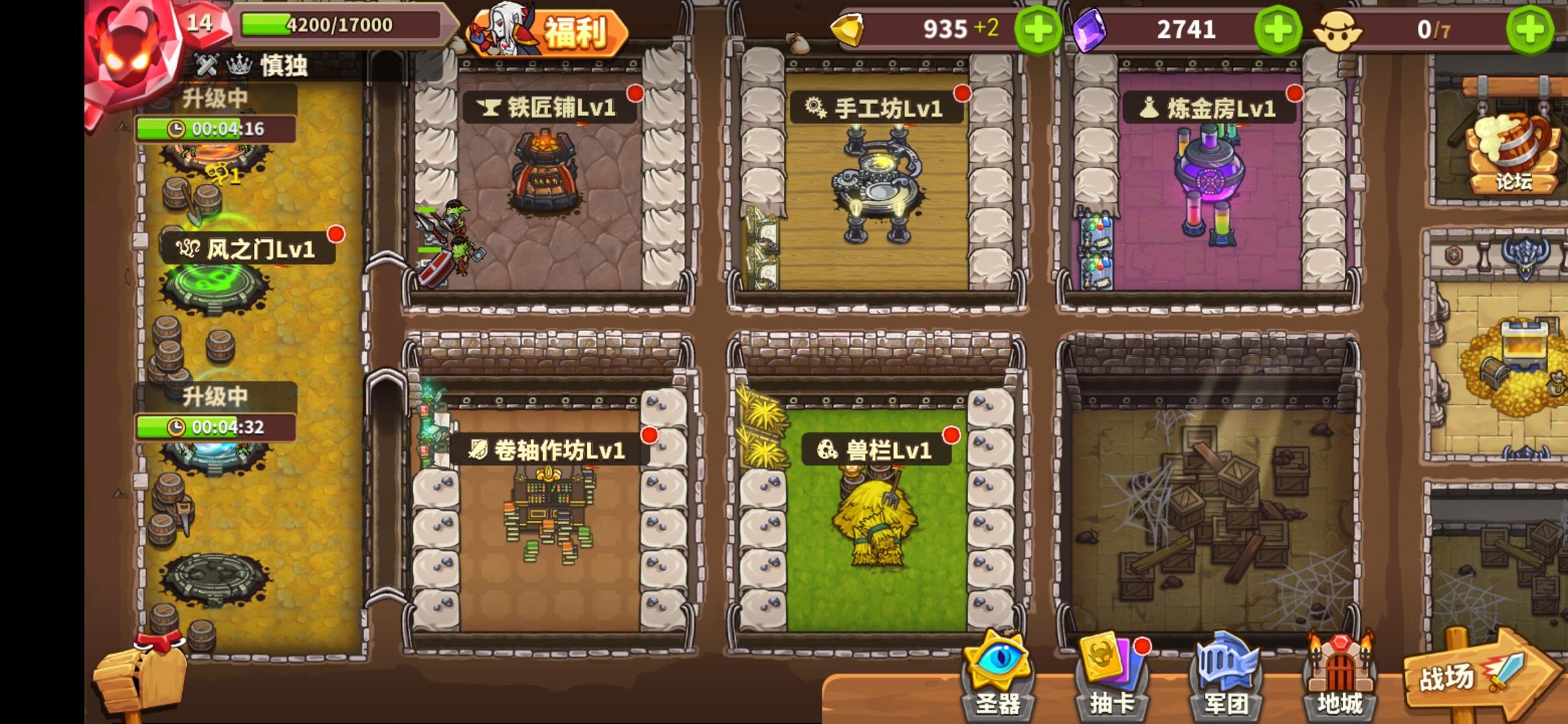Click the 4200/17000 health progress bar
Viewport: 1568px width, 724px height.
click(x=336, y=24)
